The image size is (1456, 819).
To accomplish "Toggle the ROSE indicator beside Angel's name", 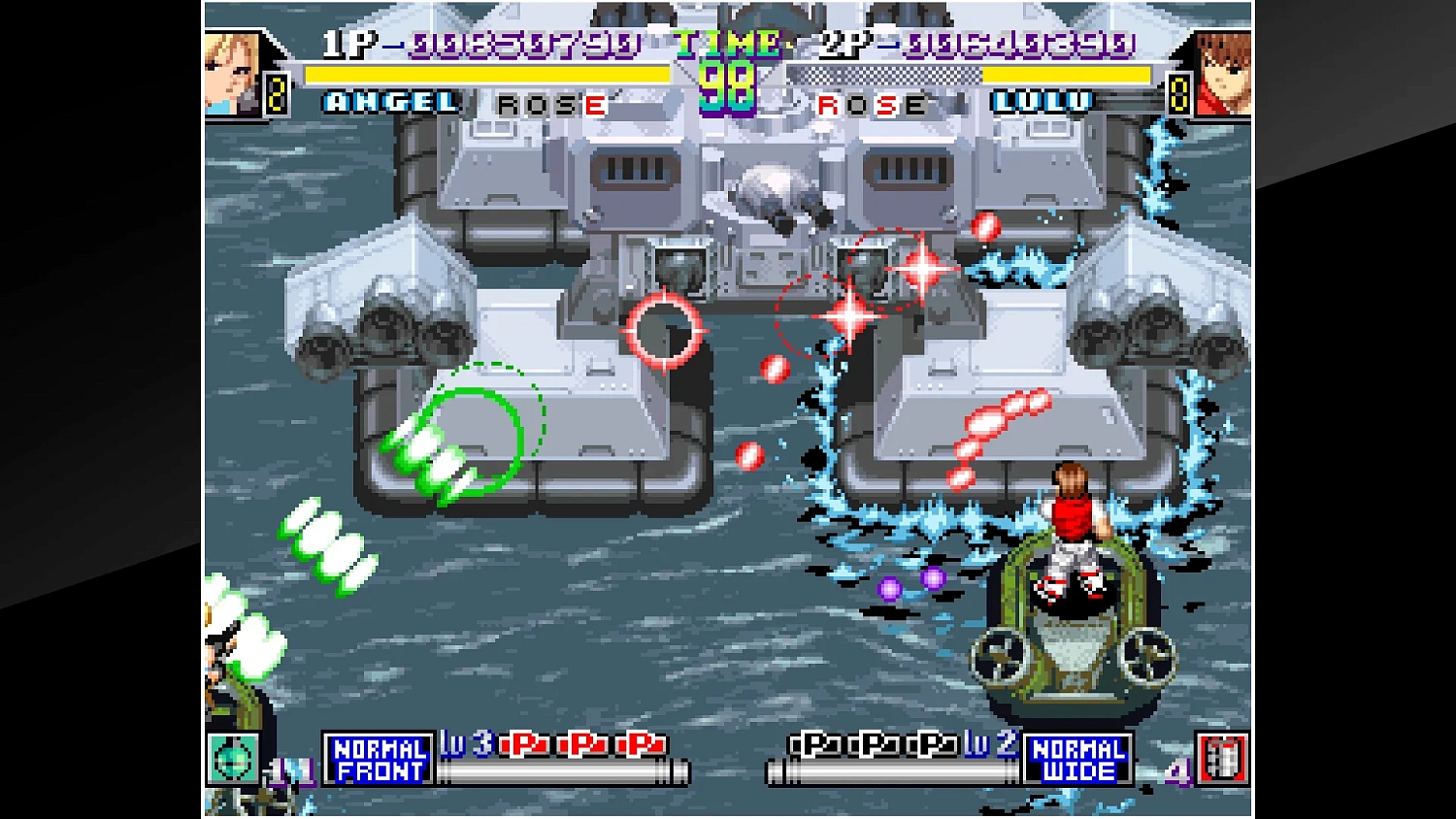I will point(549,105).
